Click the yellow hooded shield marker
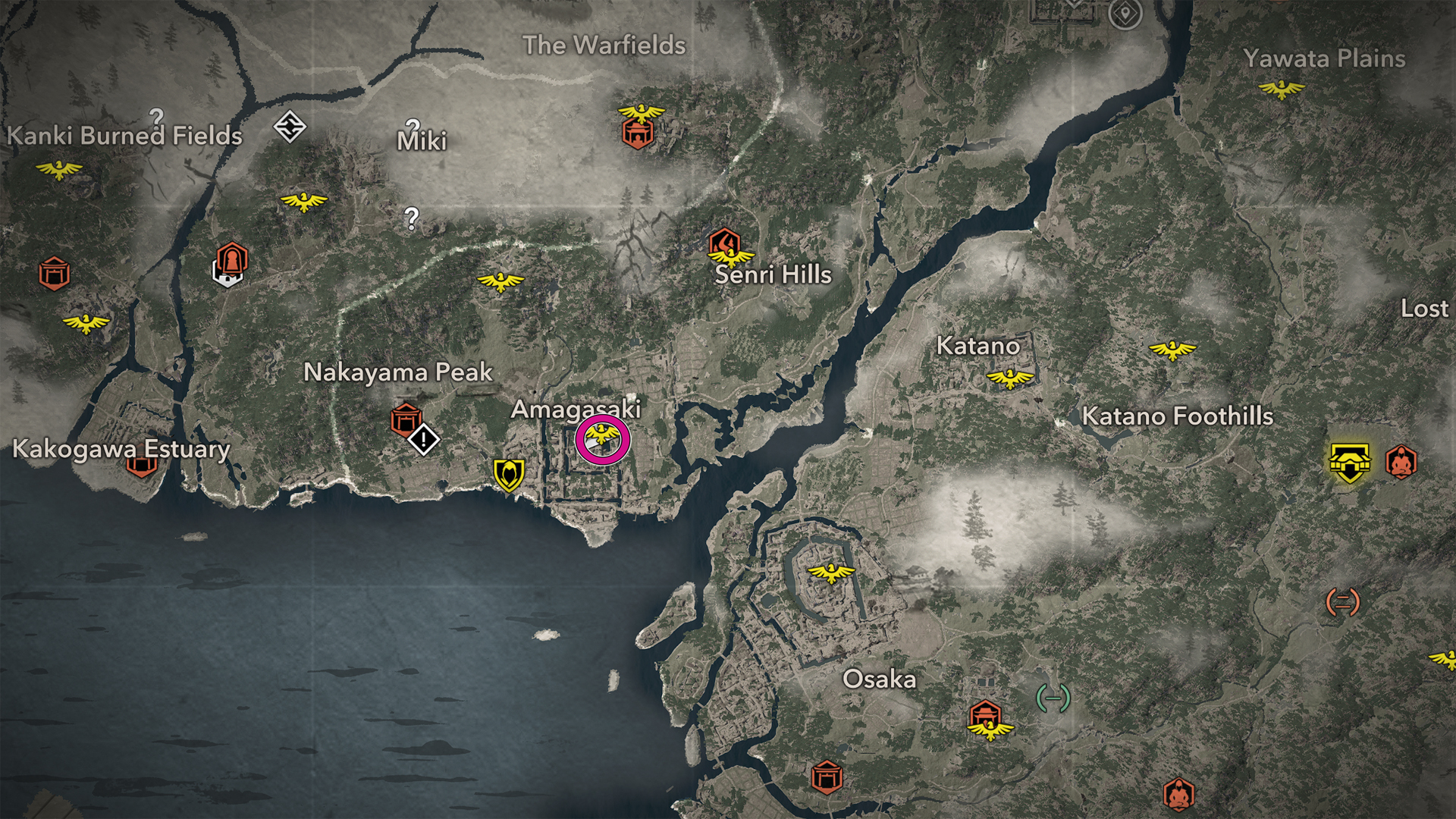Viewport: 1456px width, 819px height. pos(509,475)
